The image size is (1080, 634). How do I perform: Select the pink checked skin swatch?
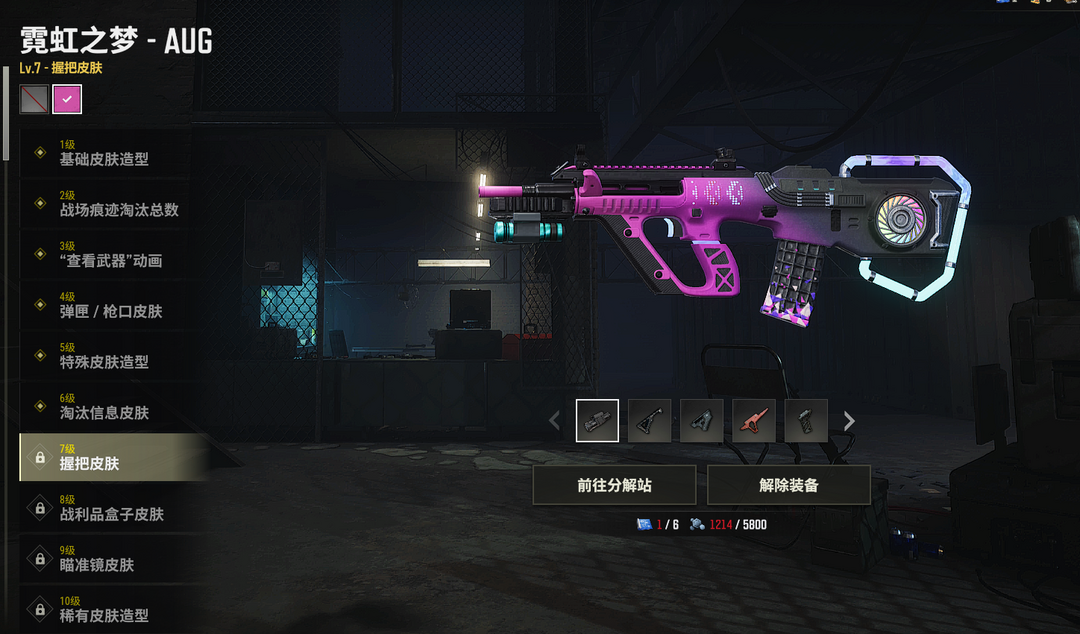pos(67,99)
